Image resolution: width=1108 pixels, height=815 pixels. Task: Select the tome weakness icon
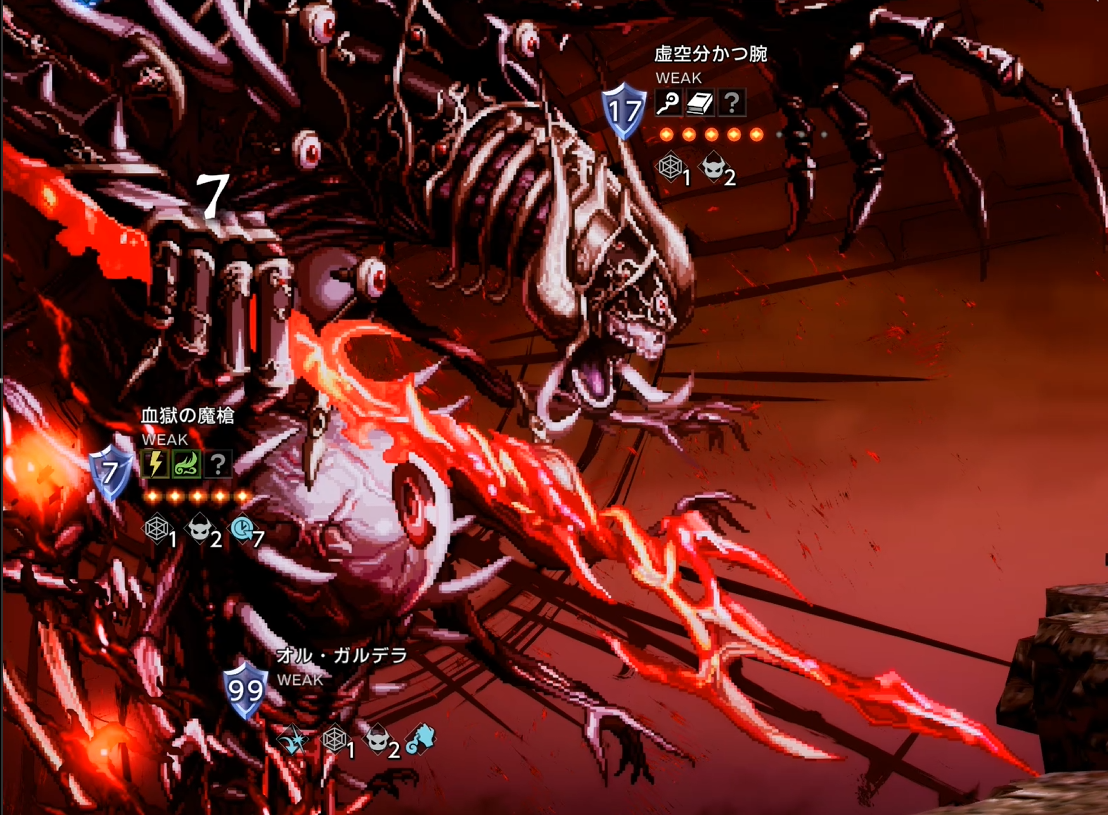click(700, 102)
